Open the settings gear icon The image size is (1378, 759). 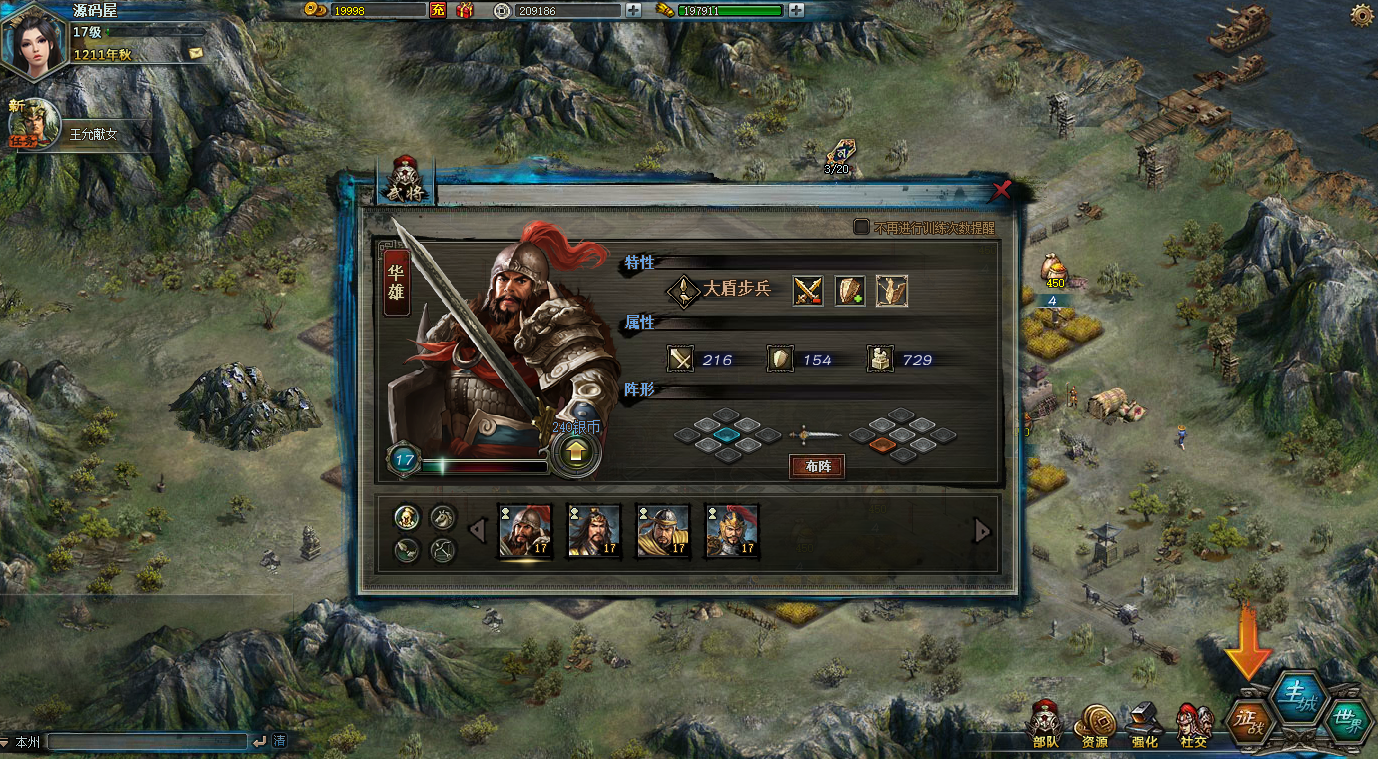[x=1361, y=14]
